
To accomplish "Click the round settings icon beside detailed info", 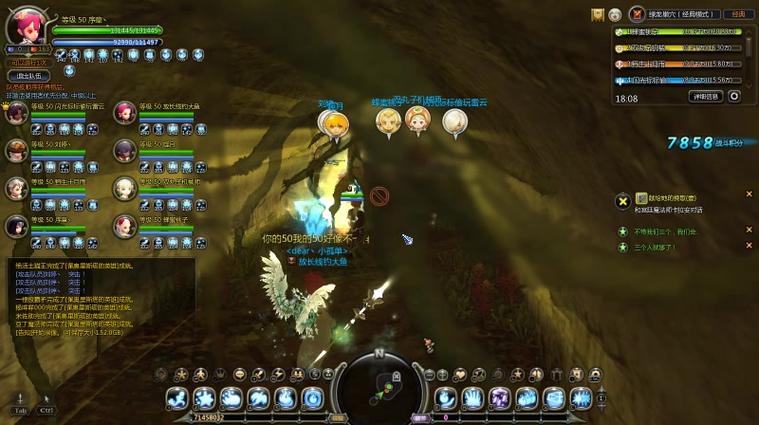I will (x=734, y=97).
